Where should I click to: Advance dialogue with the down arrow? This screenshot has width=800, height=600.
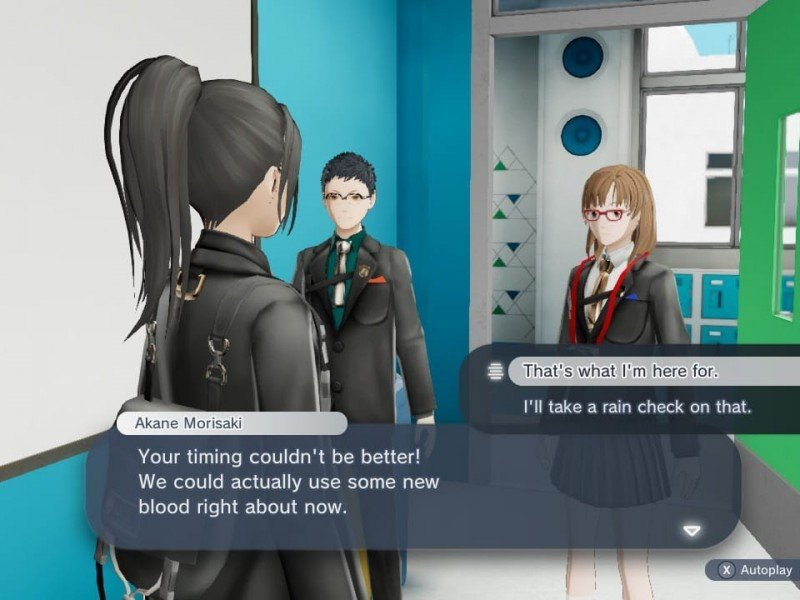tap(691, 530)
